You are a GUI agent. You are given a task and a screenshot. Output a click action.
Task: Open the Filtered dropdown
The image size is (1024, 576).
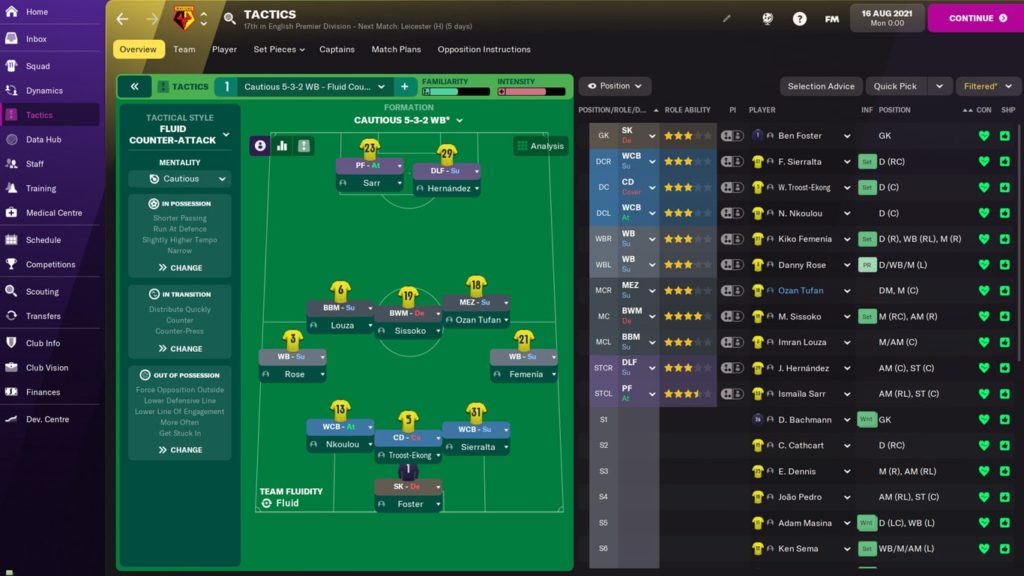tap(988, 86)
